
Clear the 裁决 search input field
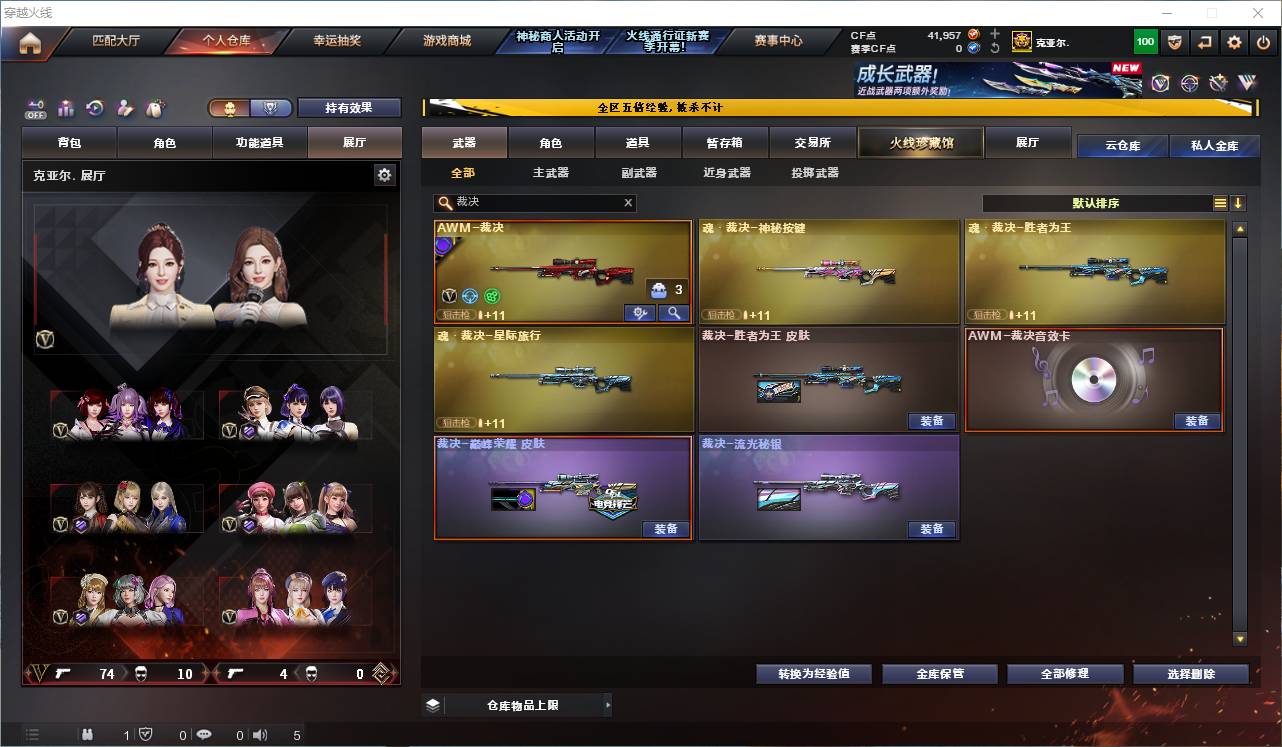click(x=628, y=203)
